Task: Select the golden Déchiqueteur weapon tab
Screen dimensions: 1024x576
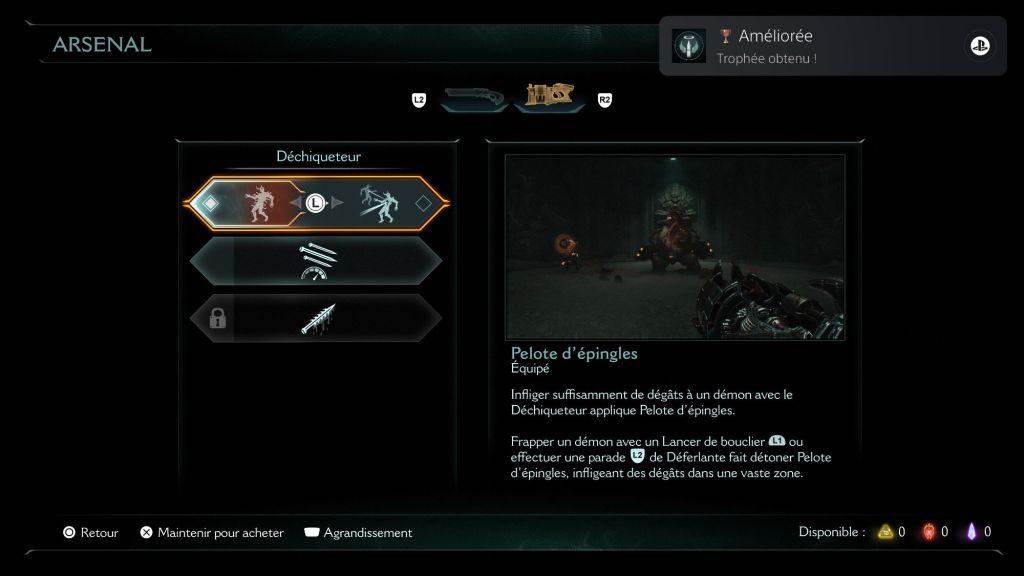Action: click(x=551, y=97)
